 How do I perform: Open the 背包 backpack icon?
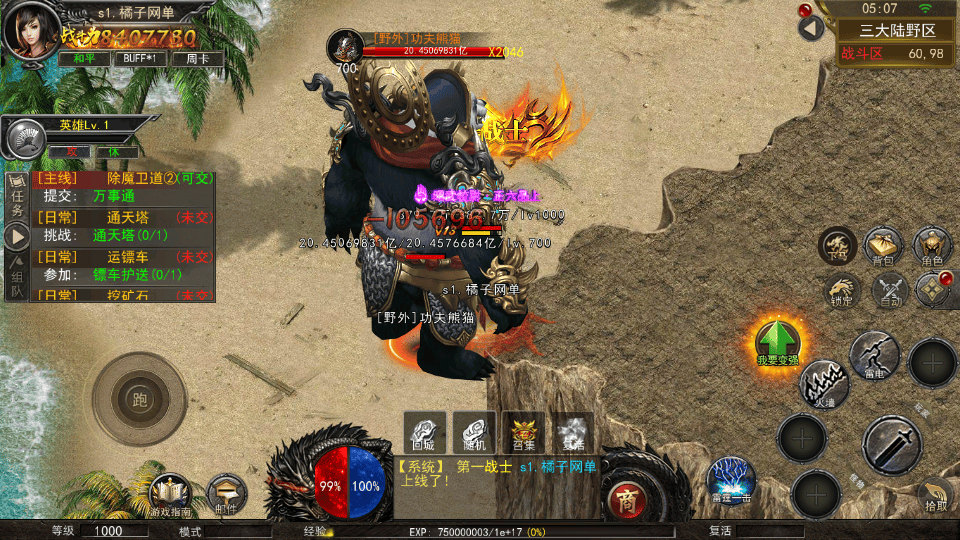tap(883, 246)
